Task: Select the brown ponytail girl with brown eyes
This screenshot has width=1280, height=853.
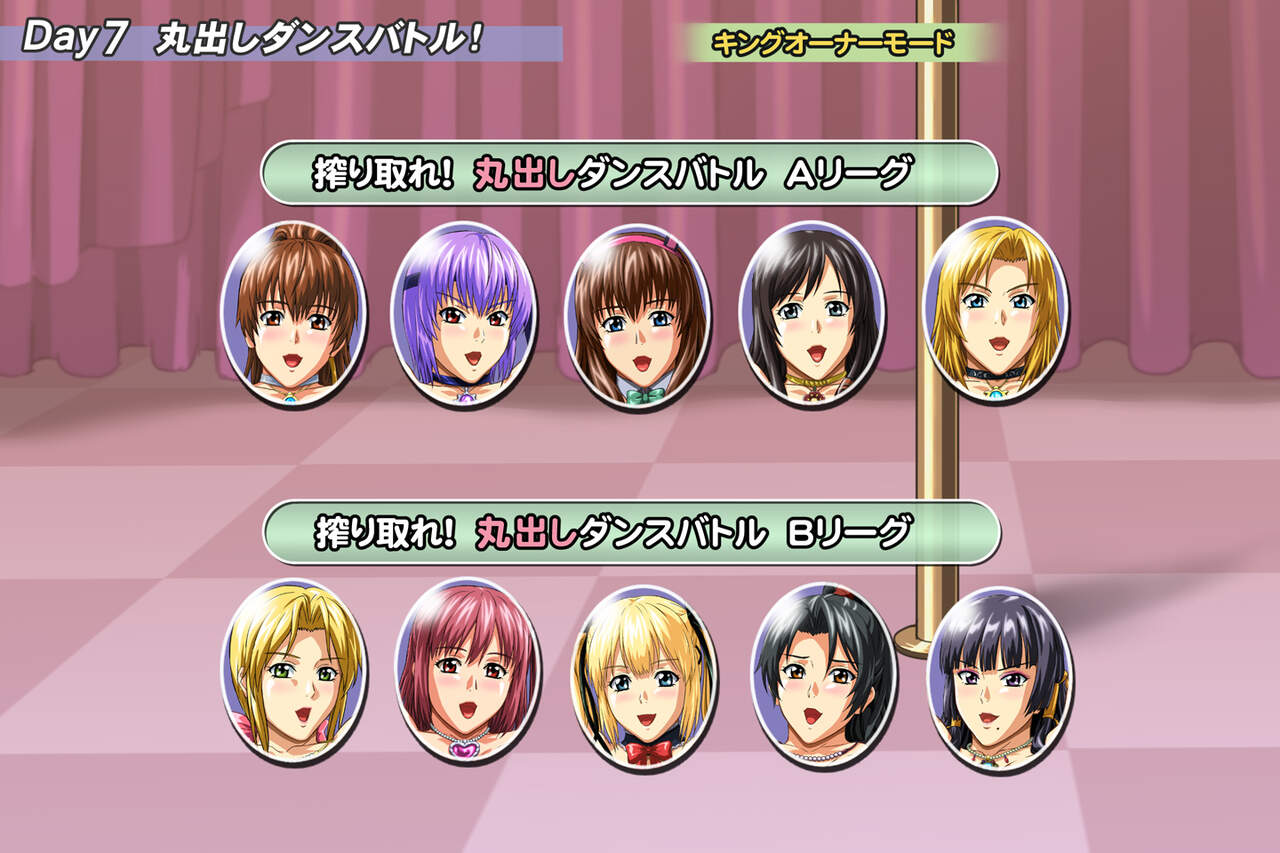Action: tap(293, 313)
